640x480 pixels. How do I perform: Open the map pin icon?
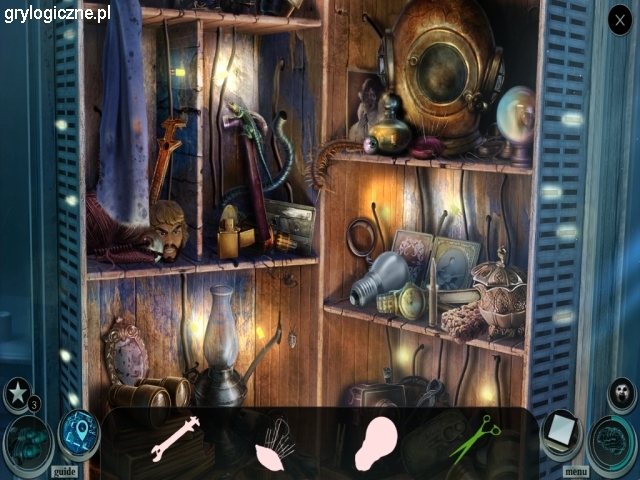pyautogui.click(x=76, y=431)
